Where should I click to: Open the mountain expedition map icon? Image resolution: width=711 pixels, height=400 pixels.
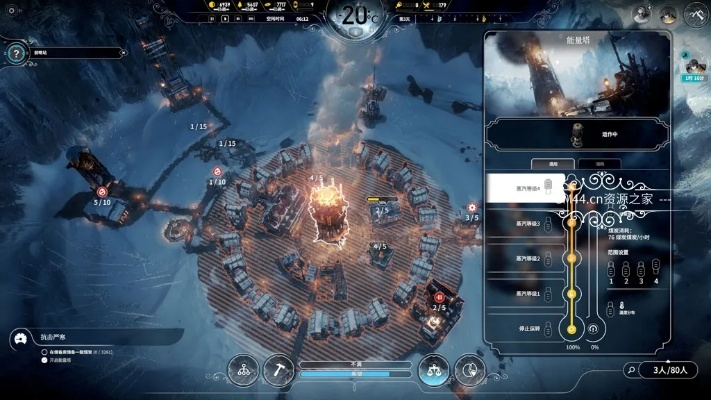(695, 14)
